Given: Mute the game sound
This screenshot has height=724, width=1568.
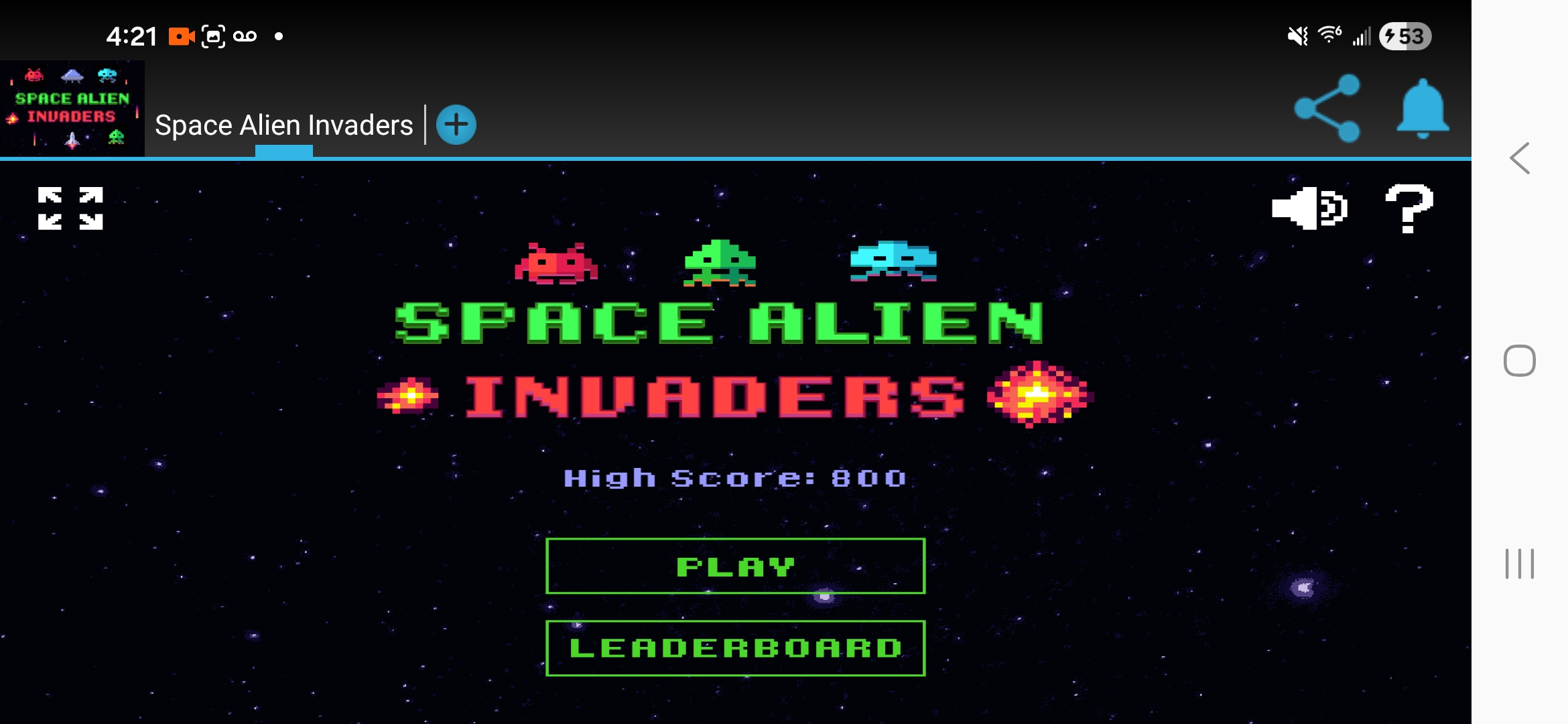Looking at the screenshot, I should tap(1309, 209).
